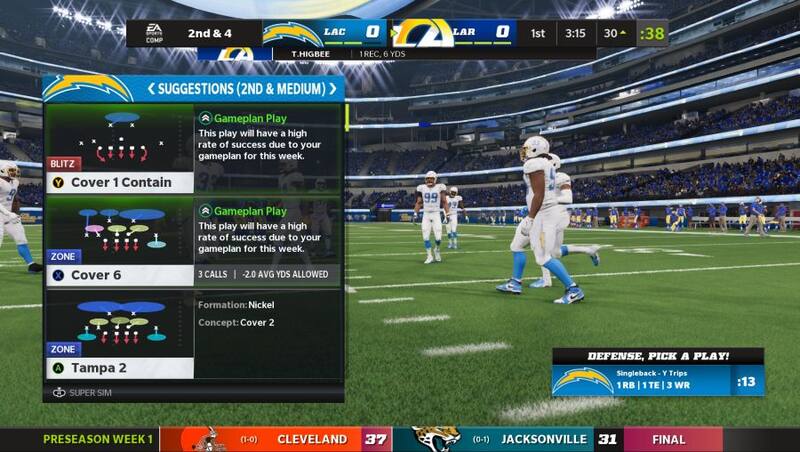This screenshot has width=800, height=452.
Task: Pick the Tampa 2 zone play
Action: [120, 368]
